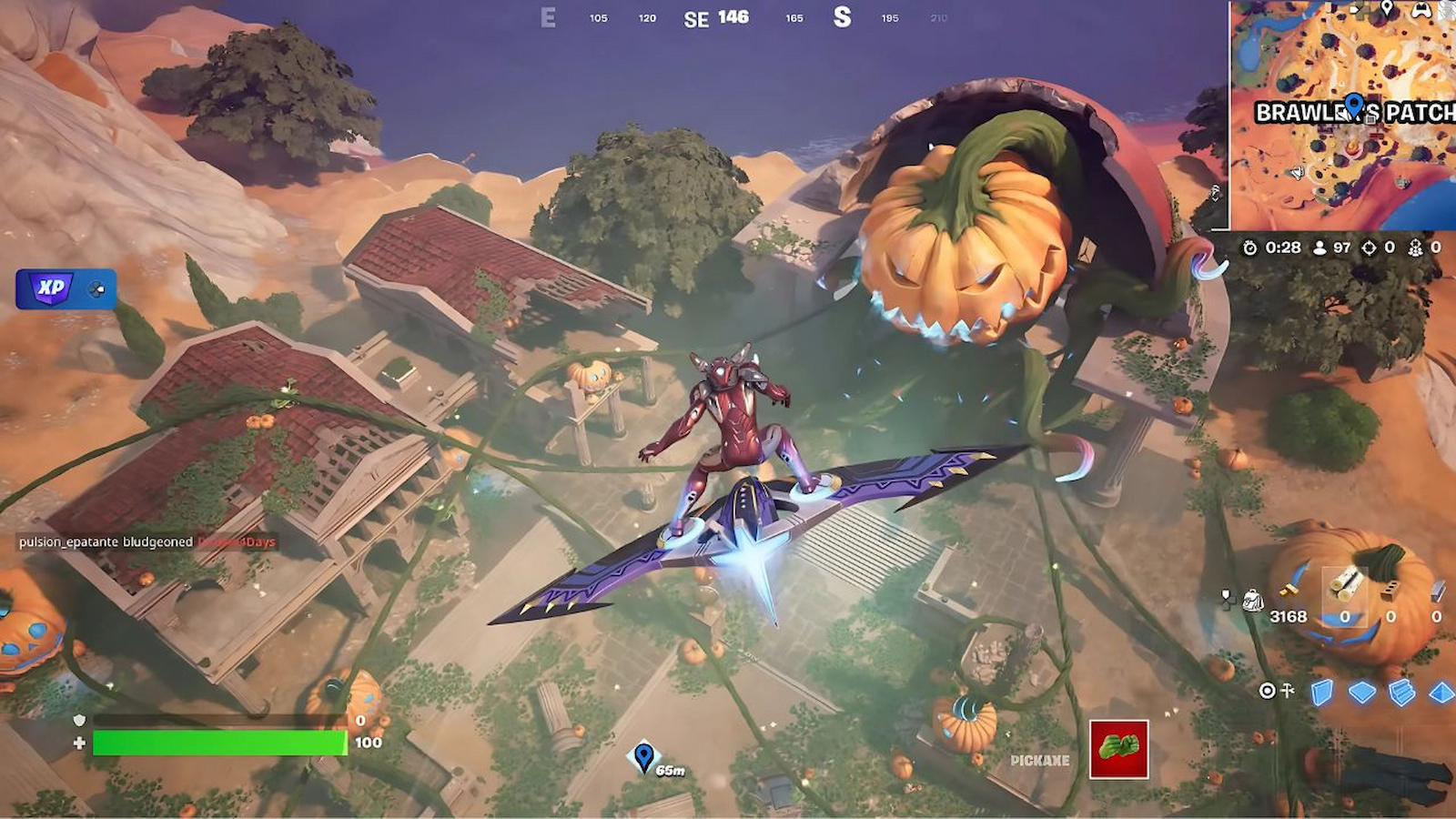1456x819 pixels.
Task: Open the backpack inventory icon
Action: click(x=1253, y=599)
